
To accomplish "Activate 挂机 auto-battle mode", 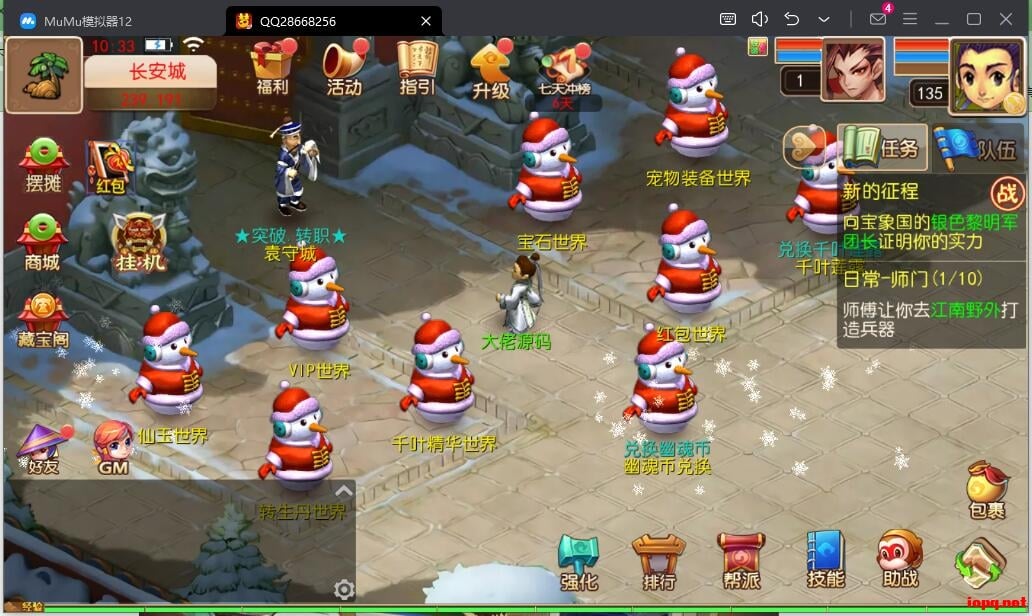I will click(139, 242).
